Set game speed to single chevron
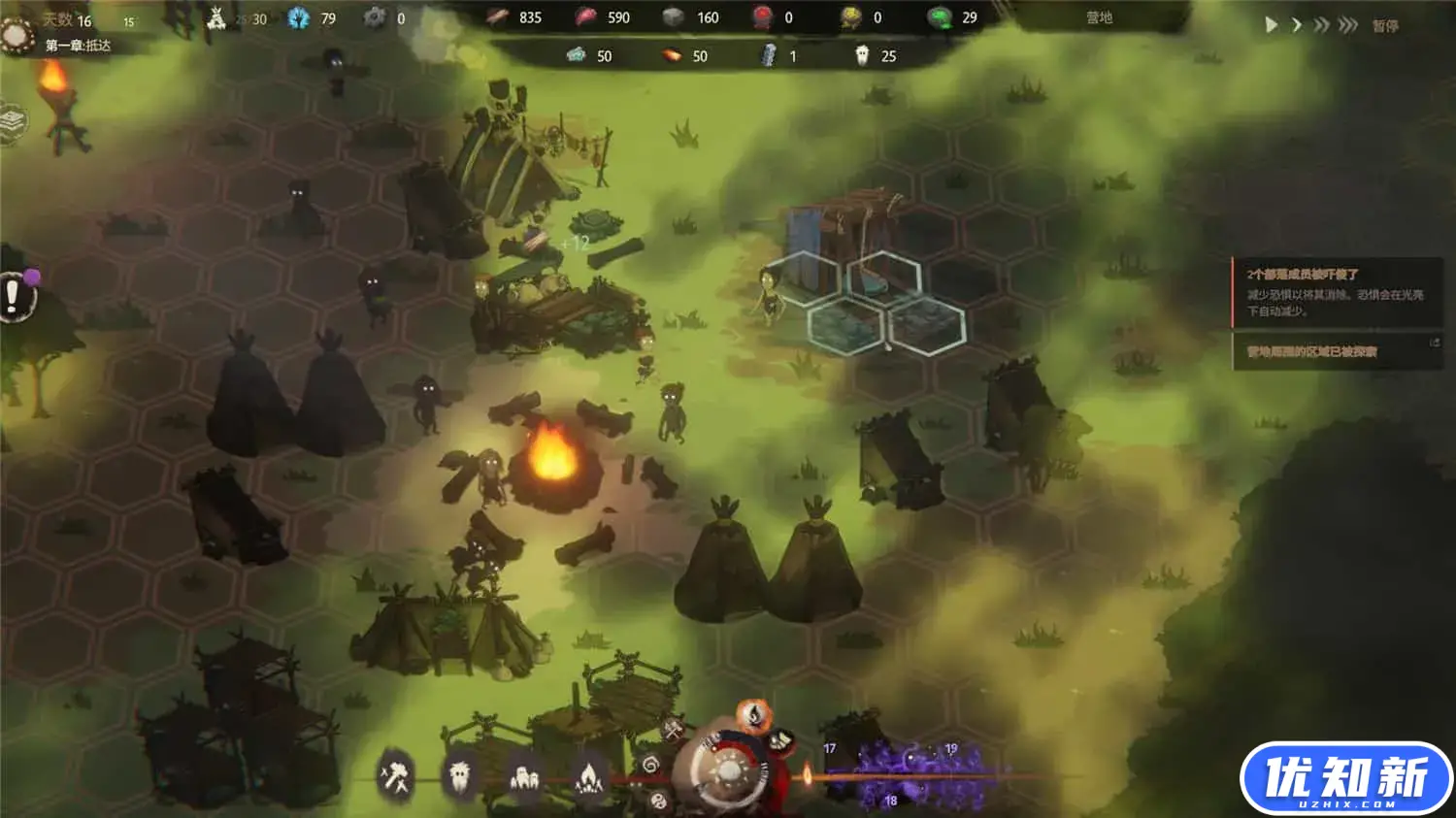Image resolution: width=1456 pixels, height=818 pixels. pyautogui.click(x=1296, y=25)
